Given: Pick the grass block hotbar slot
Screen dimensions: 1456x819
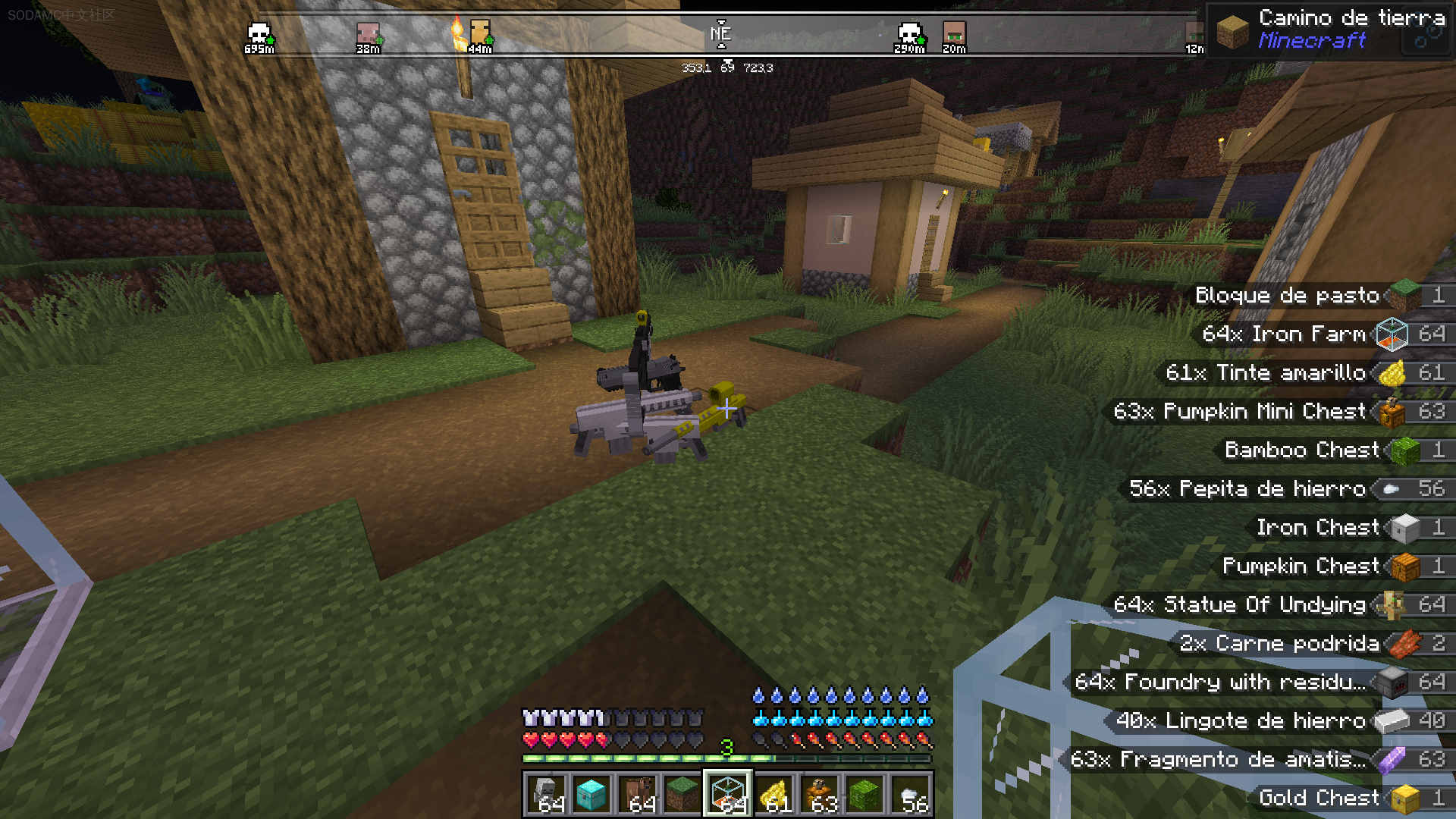Looking at the screenshot, I should [x=682, y=794].
